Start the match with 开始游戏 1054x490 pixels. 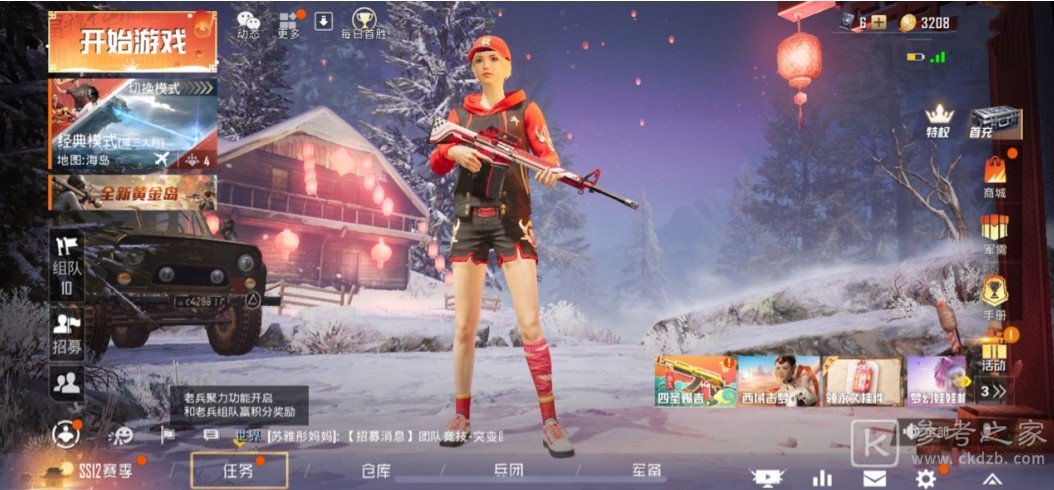click(133, 42)
